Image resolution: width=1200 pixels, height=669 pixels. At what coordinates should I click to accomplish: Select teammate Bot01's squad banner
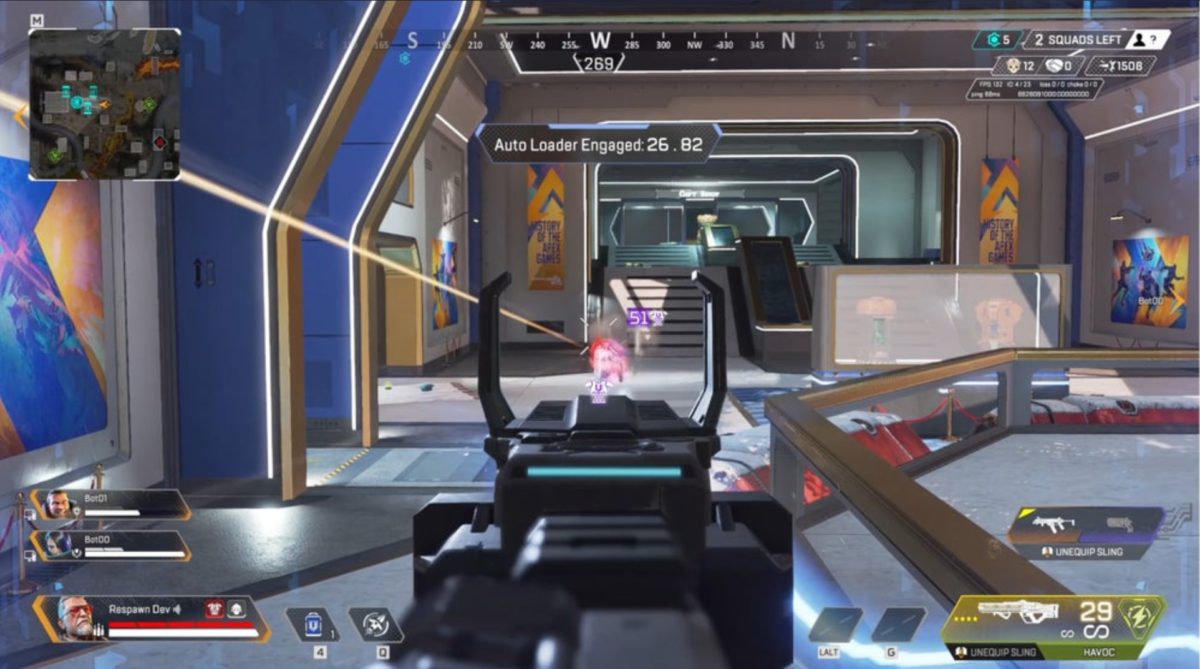[x=112, y=504]
